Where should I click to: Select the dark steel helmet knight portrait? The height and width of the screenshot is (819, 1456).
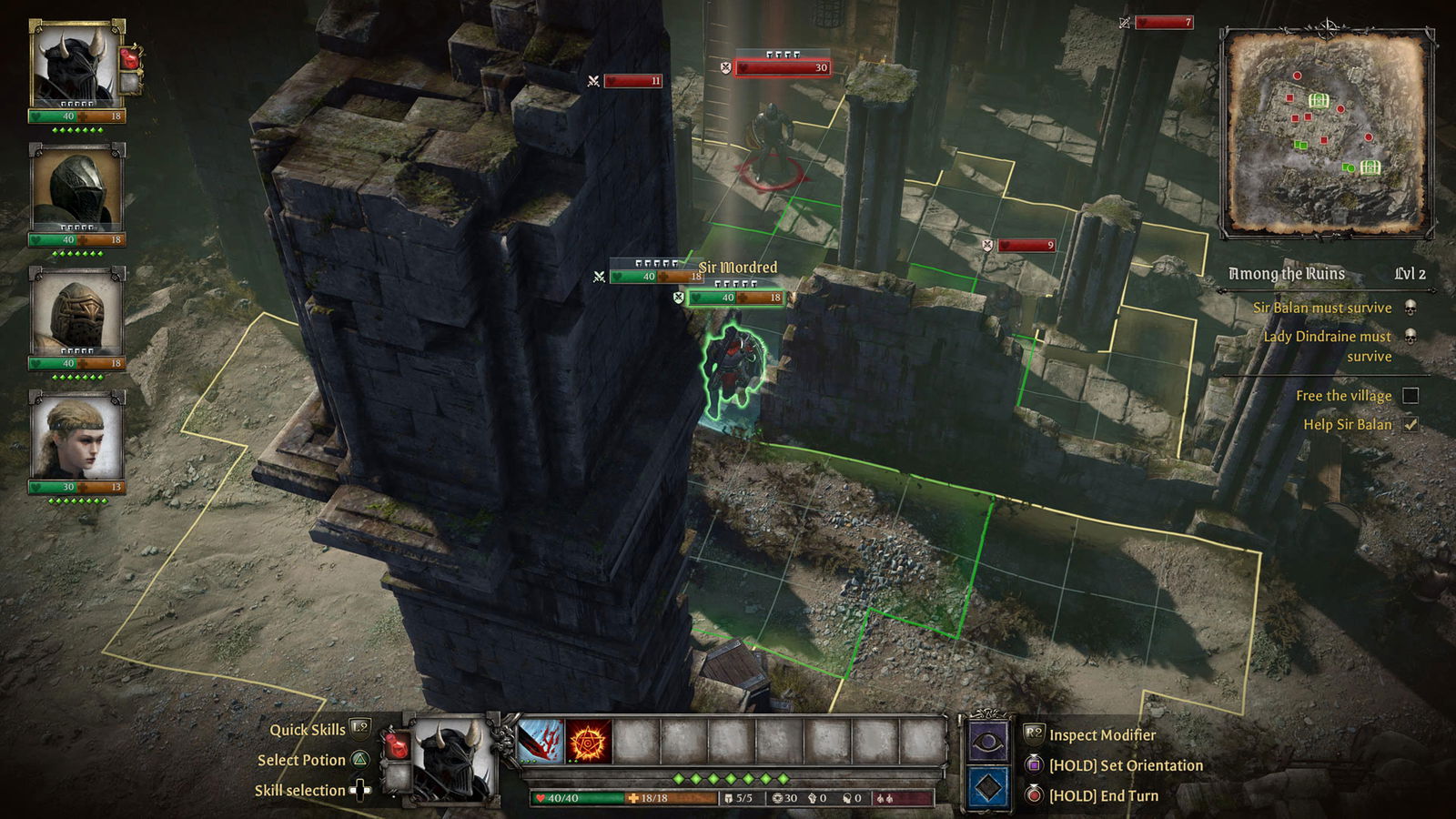pos(76,189)
